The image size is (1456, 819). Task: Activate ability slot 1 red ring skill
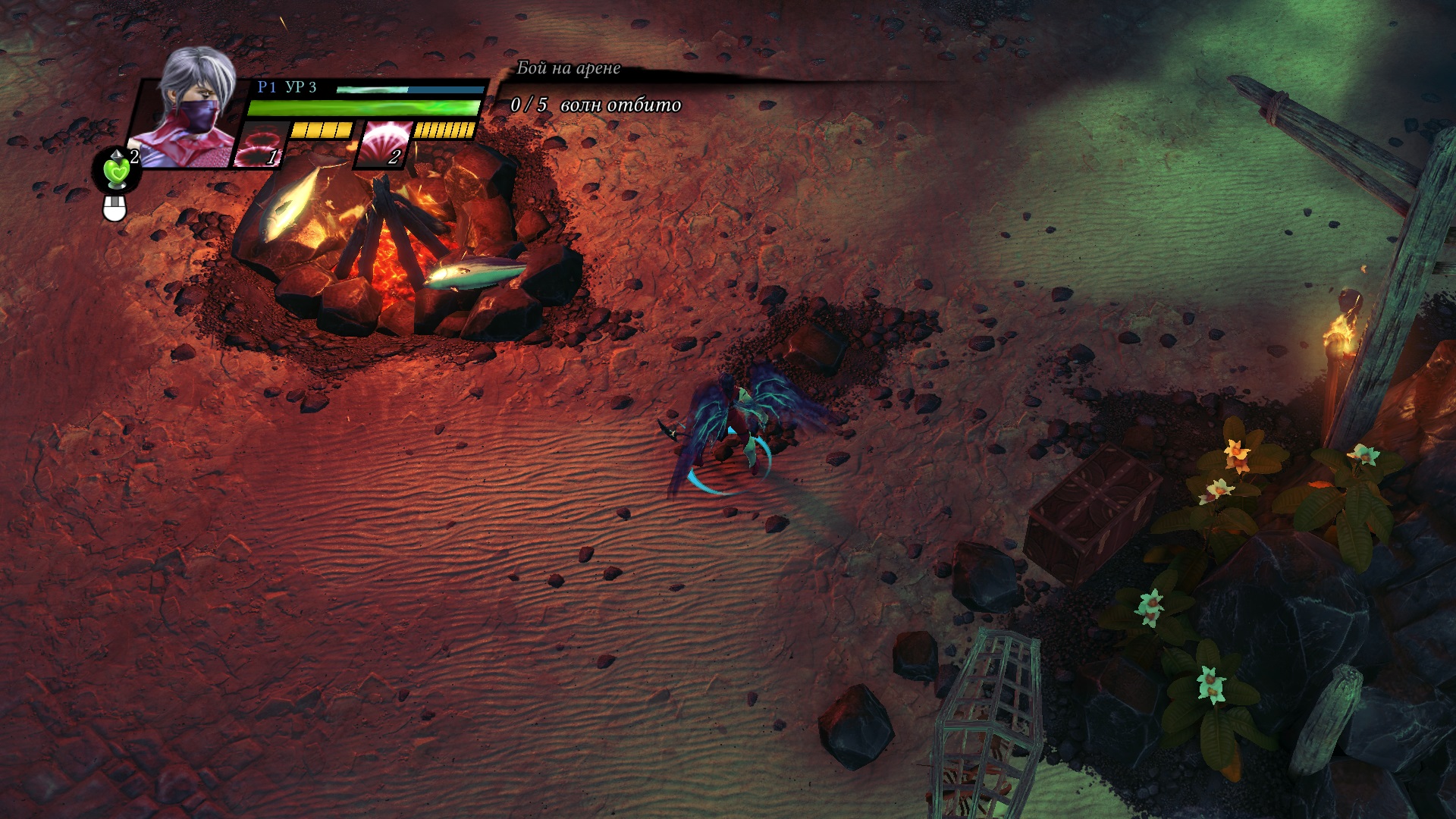click(260, 144)
